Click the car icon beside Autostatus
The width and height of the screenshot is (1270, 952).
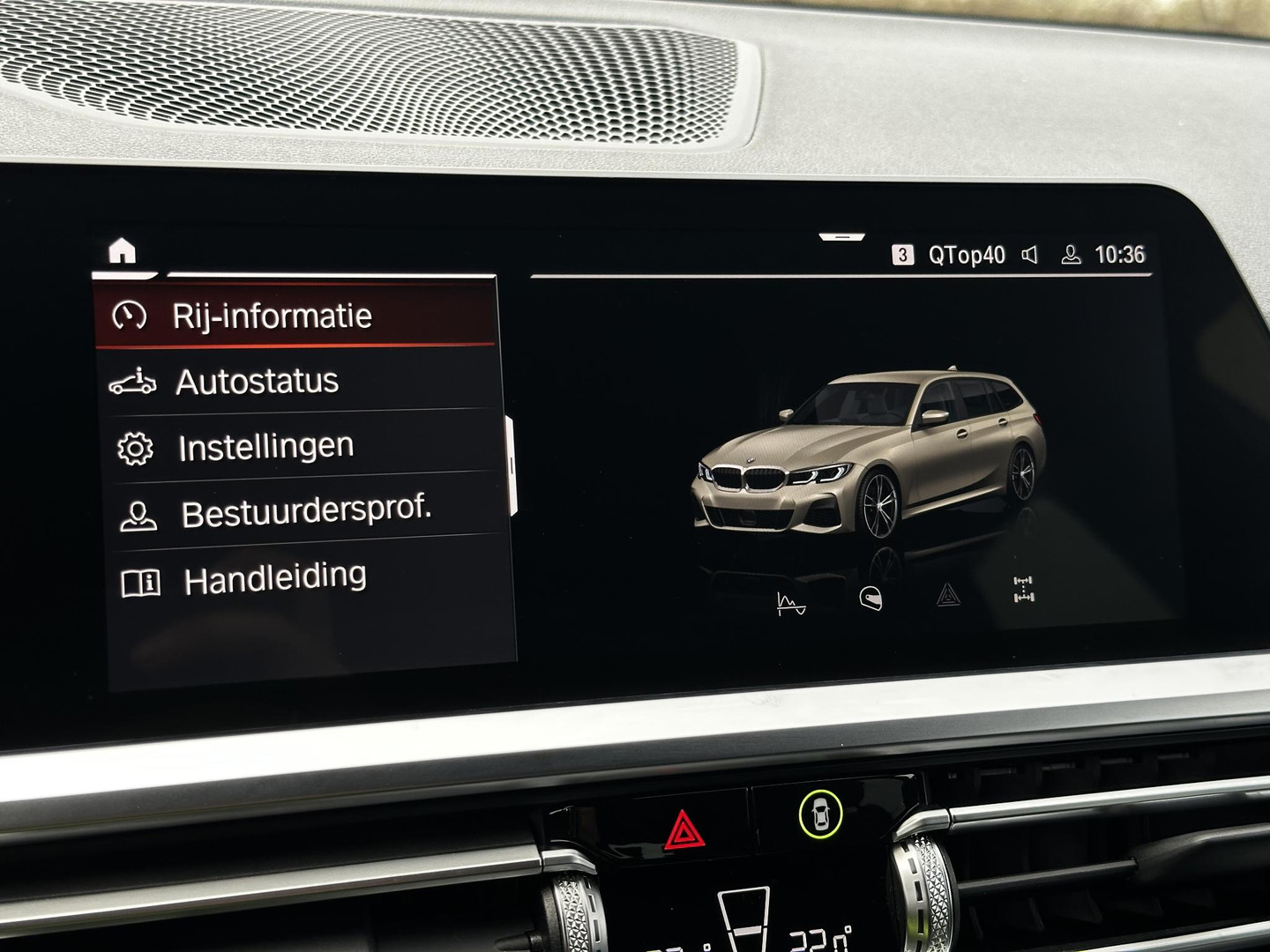(x=134, y=381)
